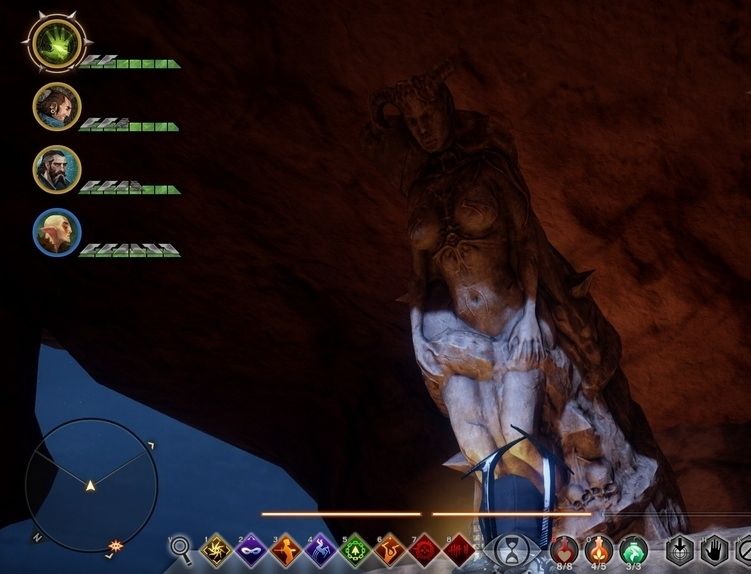Click the open hand hold-position command icon
Screen dimensions: 751x574
pos(715,550)
